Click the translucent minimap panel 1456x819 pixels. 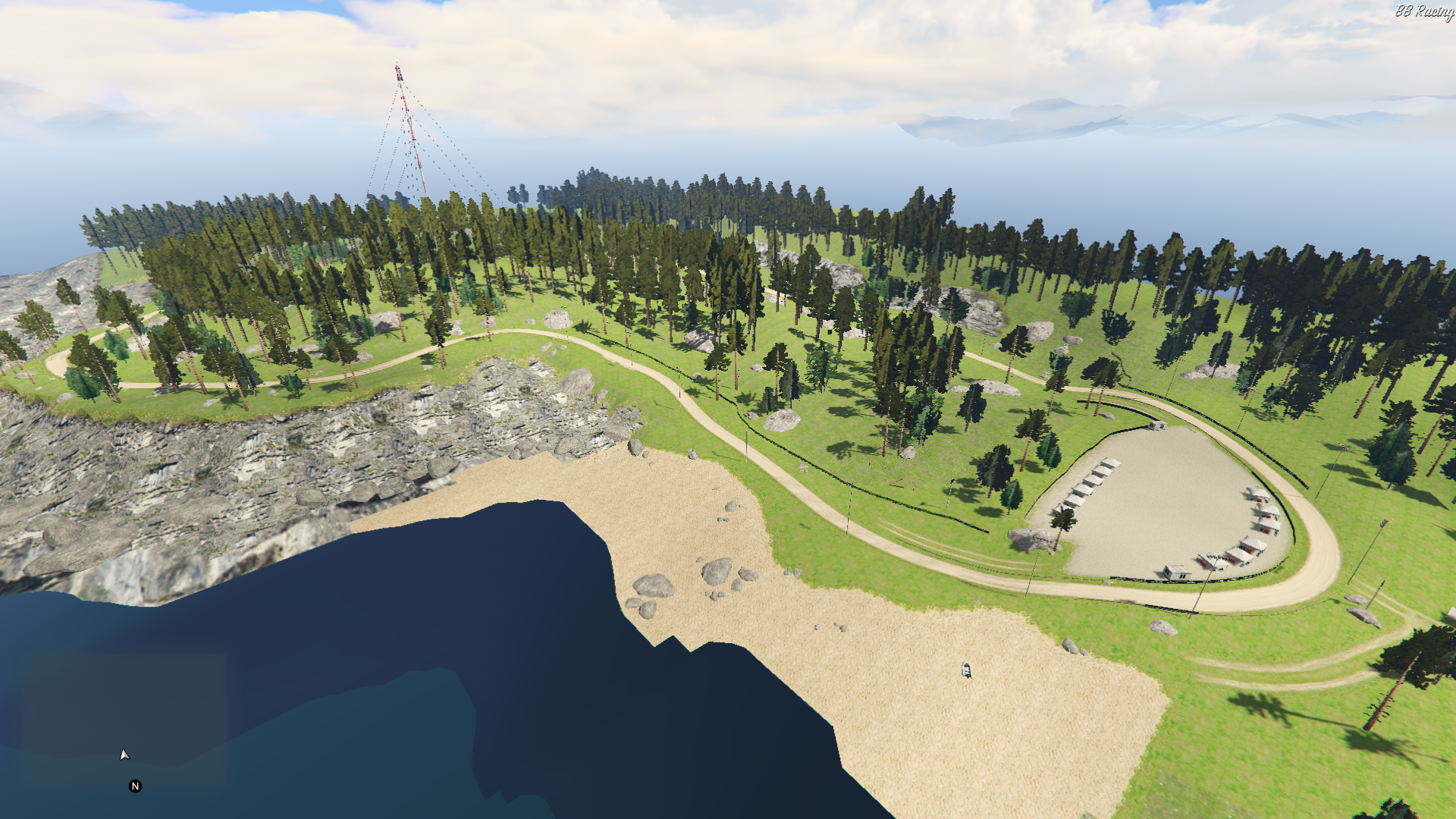point(124,717)
